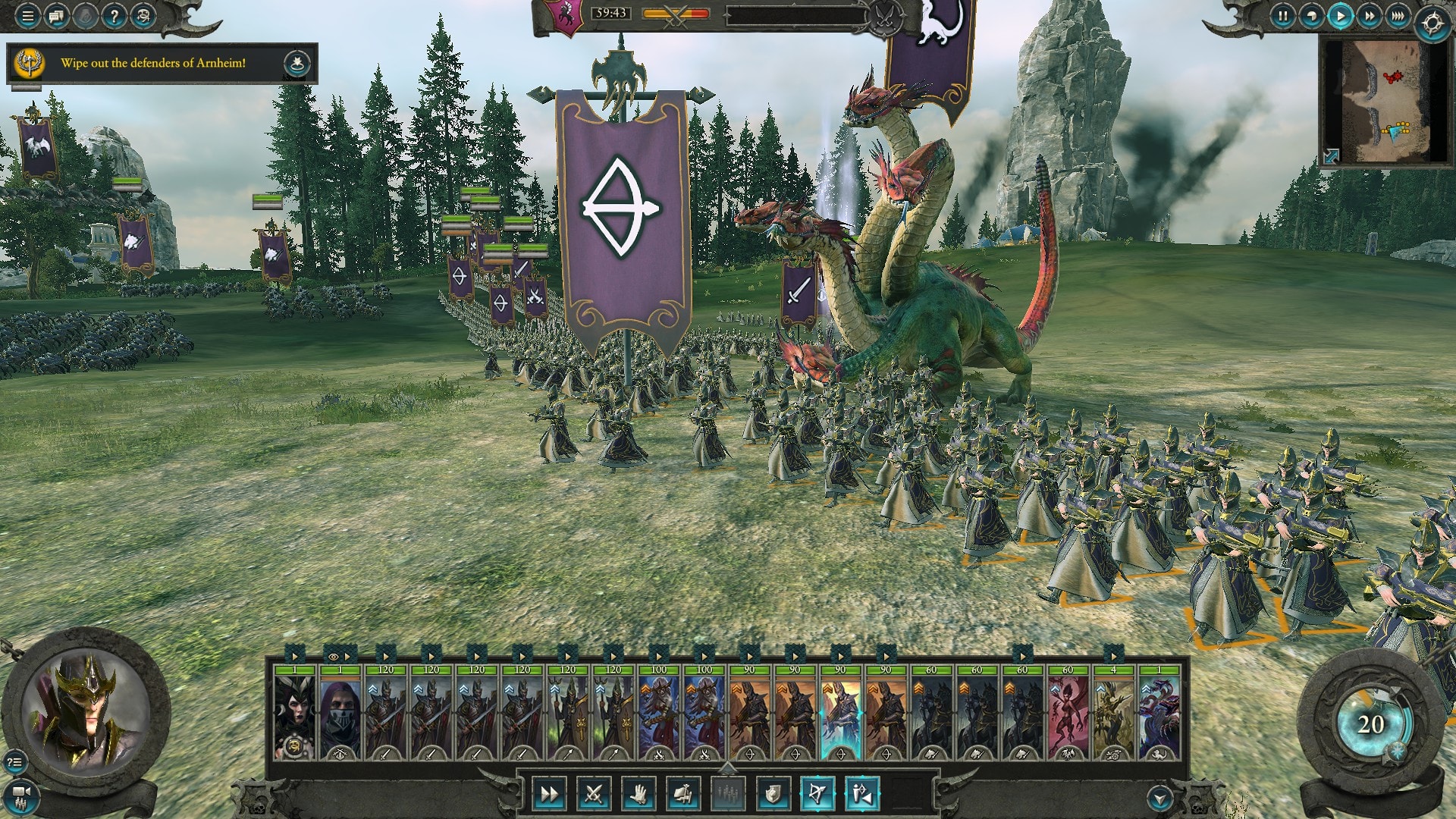1456x819 pixels.
Task: Open the main menu hamburger button
Action: click(x=27, y=16)
